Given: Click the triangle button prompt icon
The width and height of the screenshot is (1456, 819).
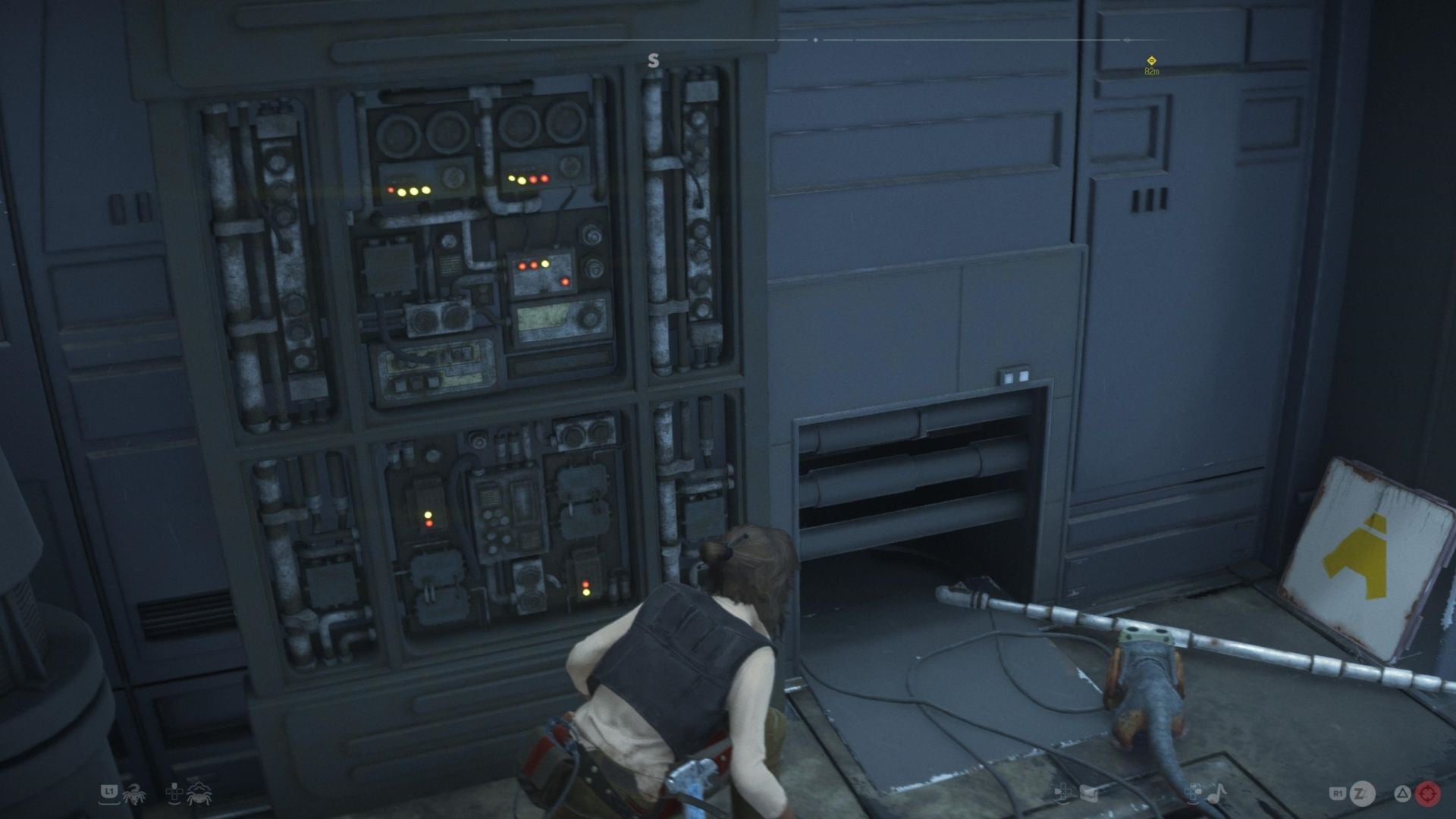Looking at the screenshot, I should pyautogui.click(x=1403, y=792).
